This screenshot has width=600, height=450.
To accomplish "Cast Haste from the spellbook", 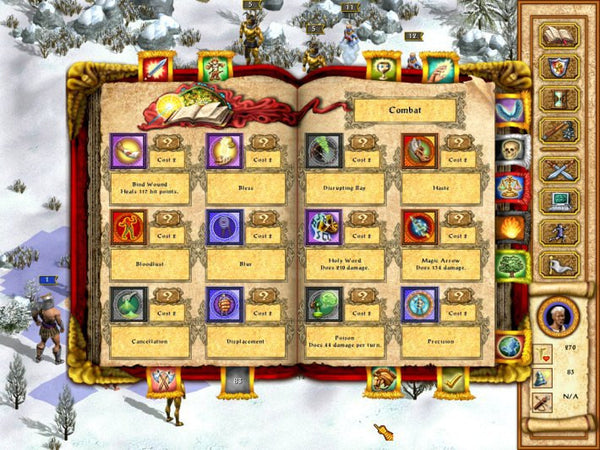I will 419,151.
